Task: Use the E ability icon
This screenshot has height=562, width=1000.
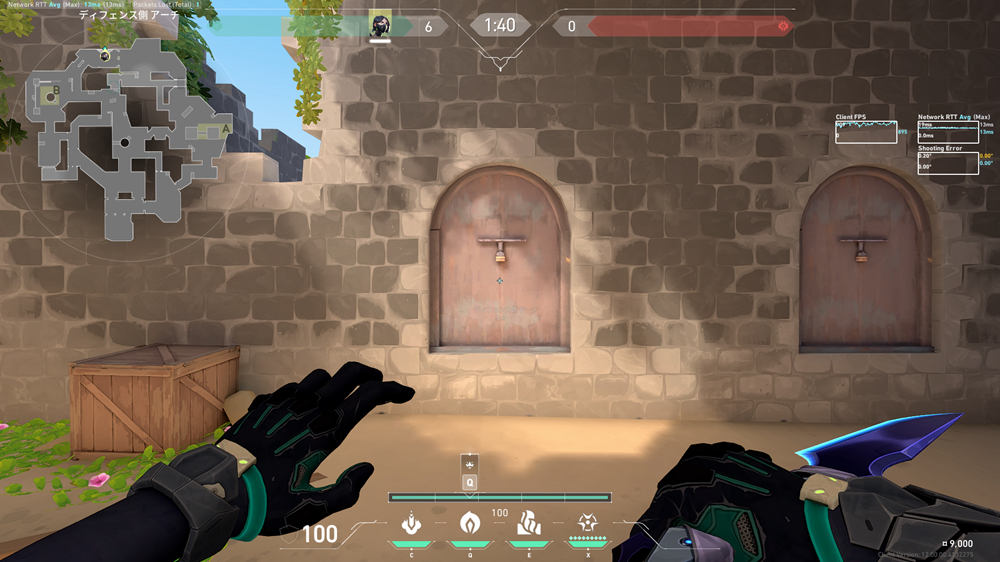Action: 527,522
